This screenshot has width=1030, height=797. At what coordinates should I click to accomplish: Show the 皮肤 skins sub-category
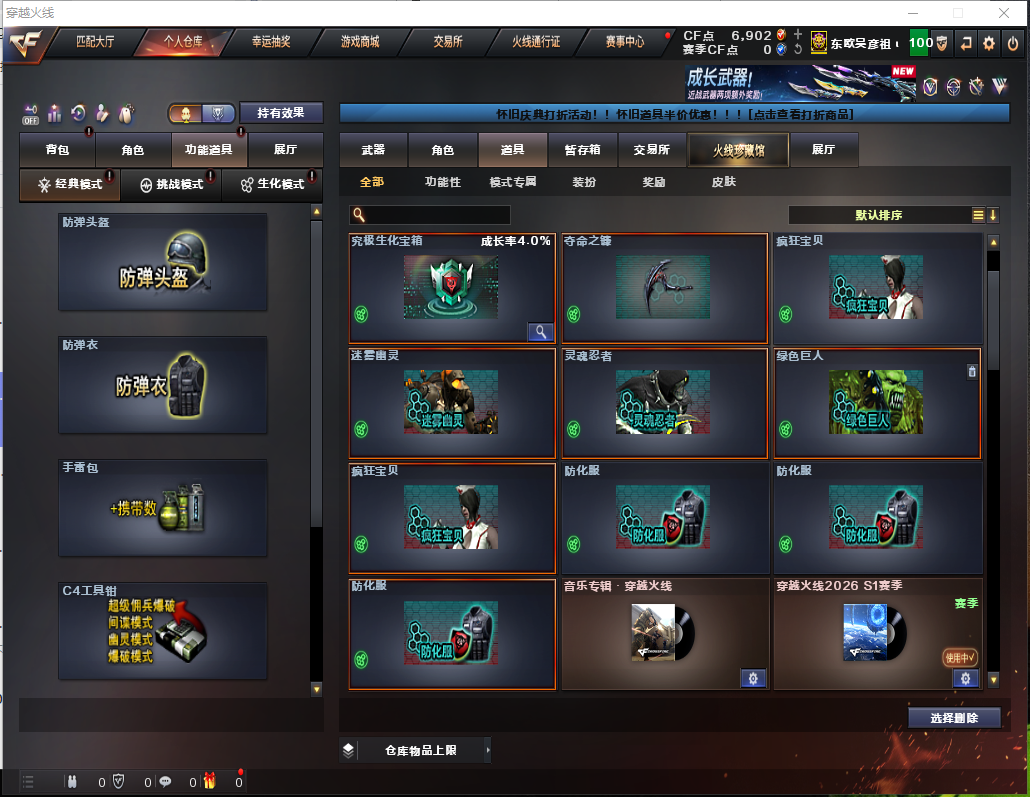[723, 182]
